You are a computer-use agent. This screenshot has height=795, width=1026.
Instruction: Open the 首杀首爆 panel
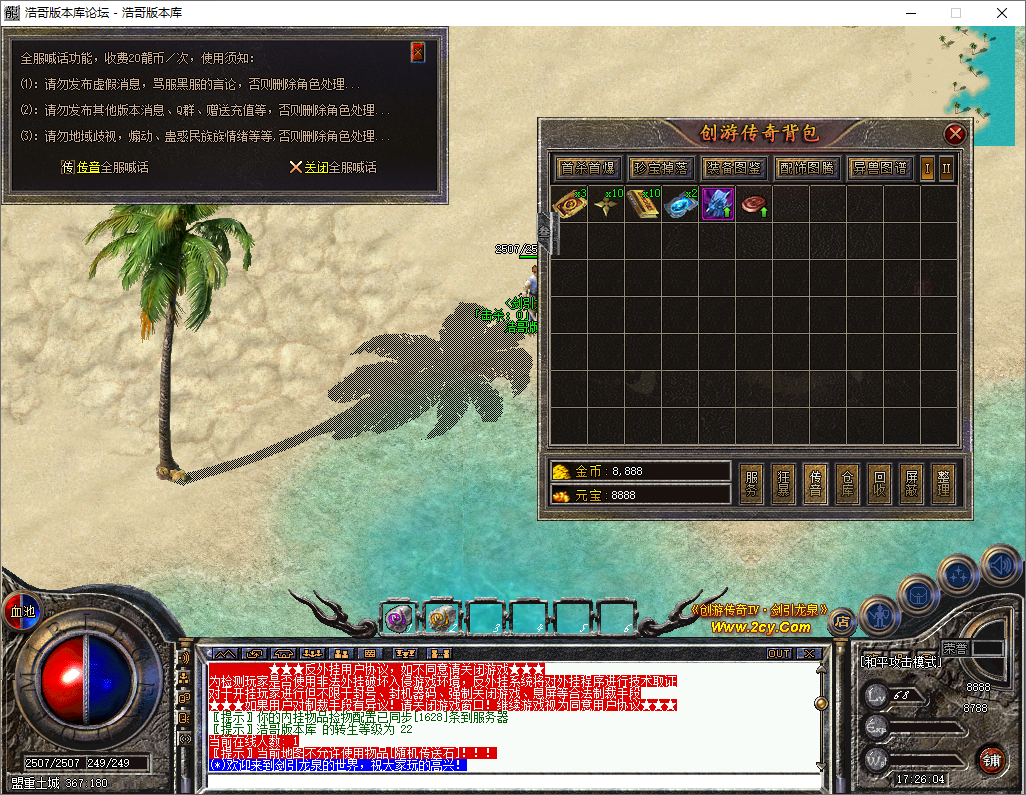(x=588, y=168)
